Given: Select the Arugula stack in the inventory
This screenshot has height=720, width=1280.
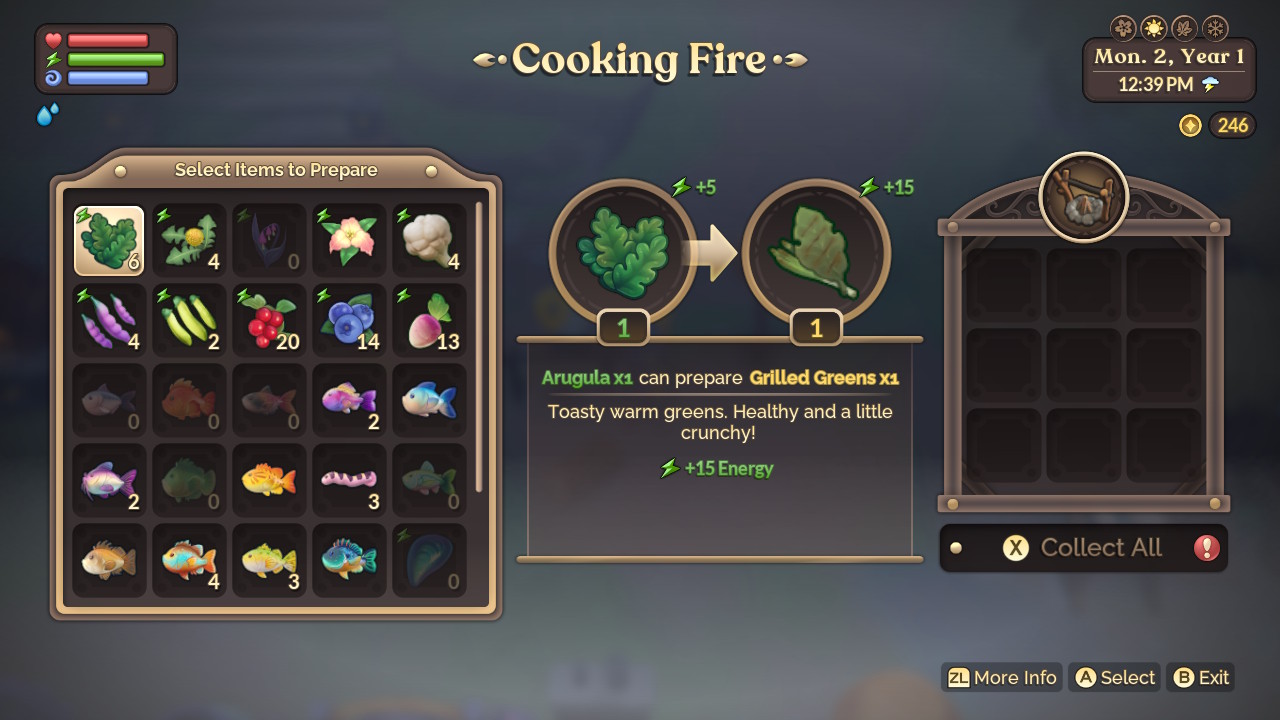Looking at the screenshot, I should pos(108,240).
